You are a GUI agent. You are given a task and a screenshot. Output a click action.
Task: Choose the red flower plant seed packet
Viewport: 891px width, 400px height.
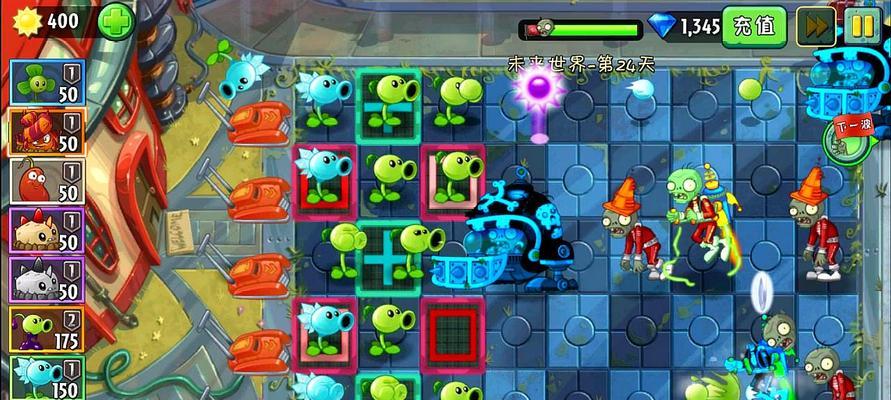(47, 132)
